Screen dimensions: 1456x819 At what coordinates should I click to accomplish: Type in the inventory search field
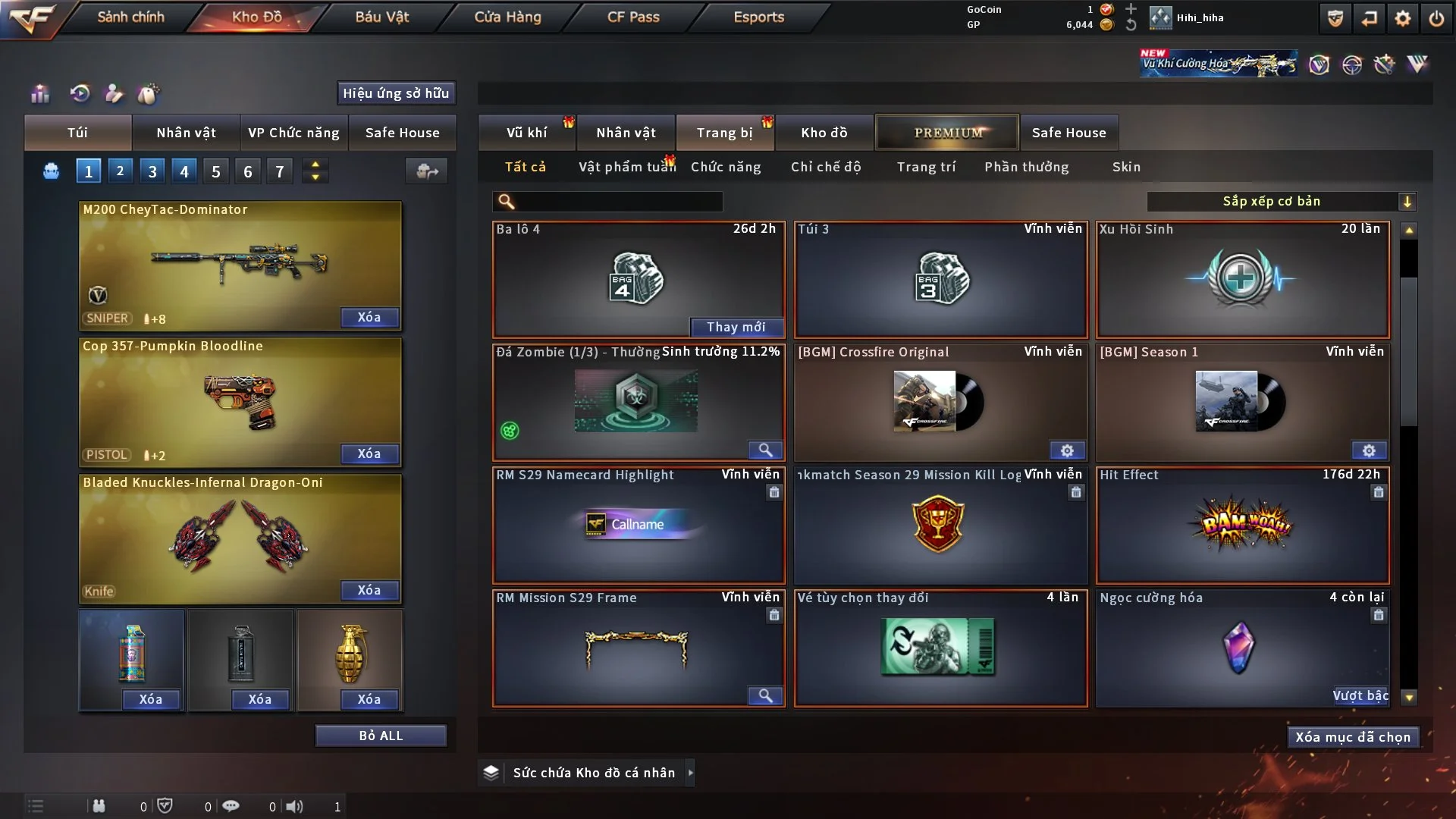(618, 202)
